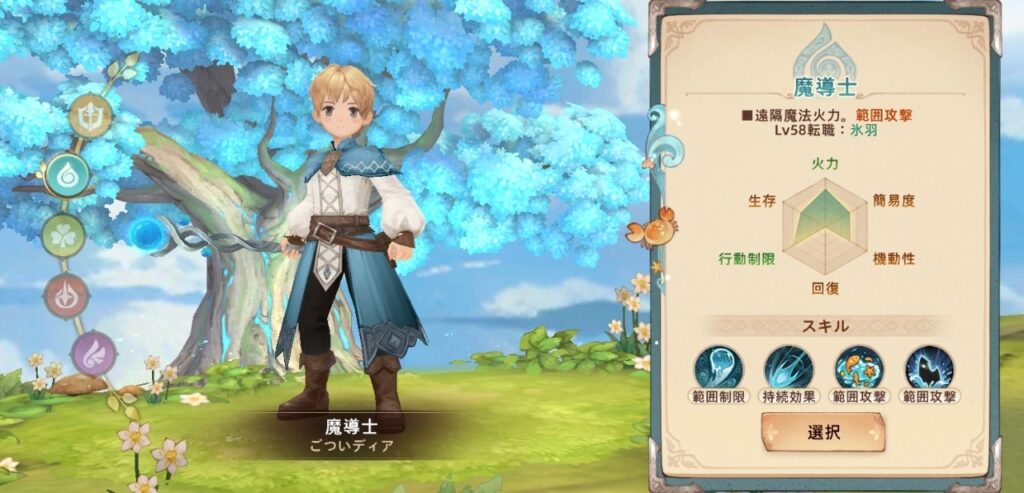Show the goldfish area-attack skill

click(858, 367)
